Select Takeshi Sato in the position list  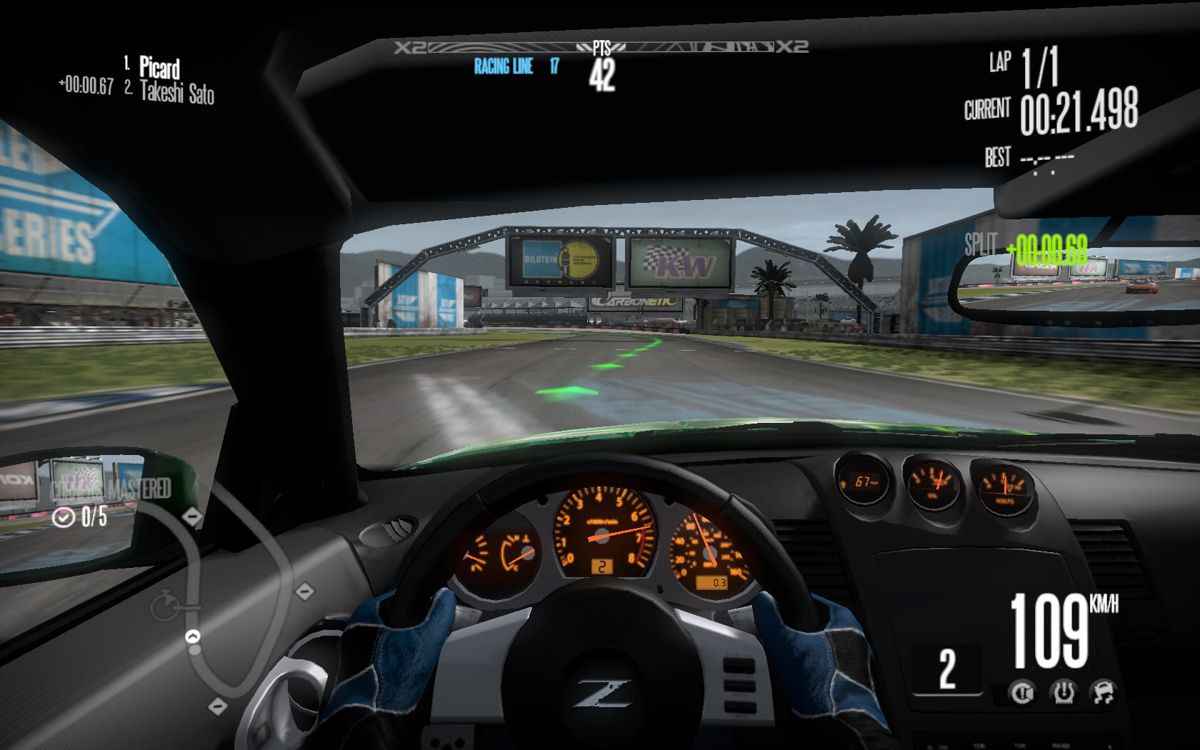coord(176,93)
